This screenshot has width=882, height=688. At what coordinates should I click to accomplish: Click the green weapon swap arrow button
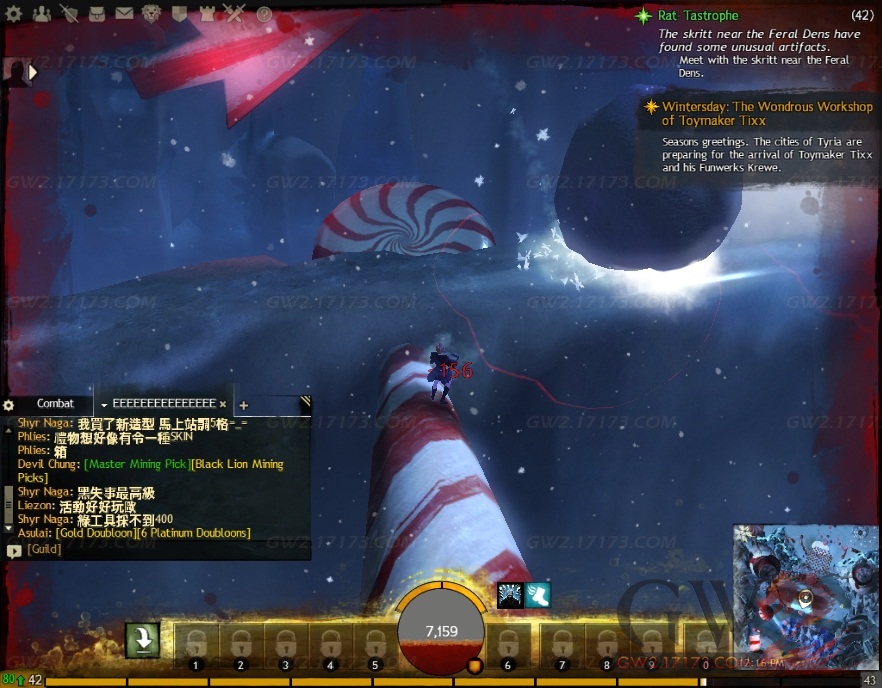coord(143,641)
